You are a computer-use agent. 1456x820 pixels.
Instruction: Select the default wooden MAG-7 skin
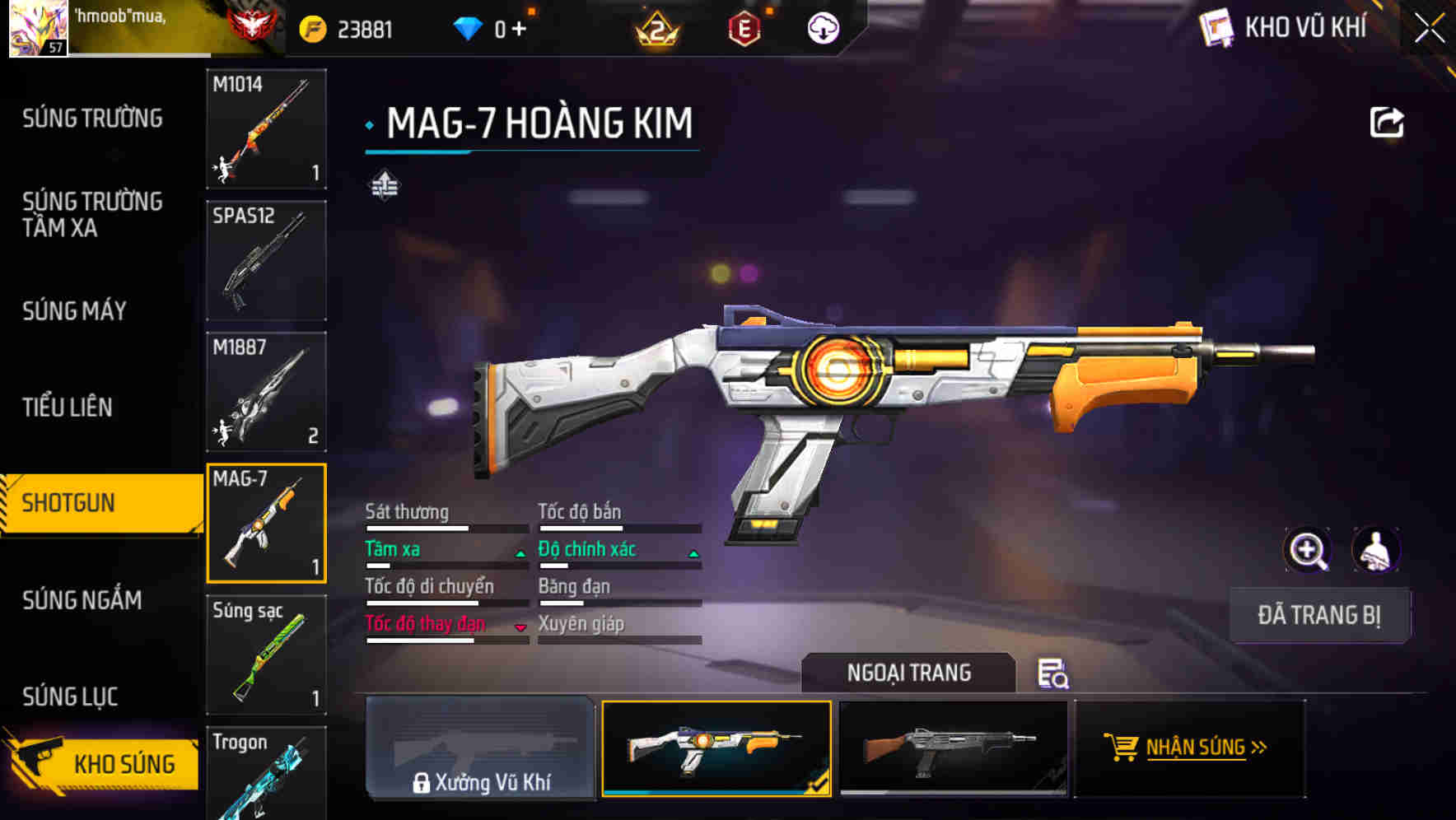(x=953, y=748)
